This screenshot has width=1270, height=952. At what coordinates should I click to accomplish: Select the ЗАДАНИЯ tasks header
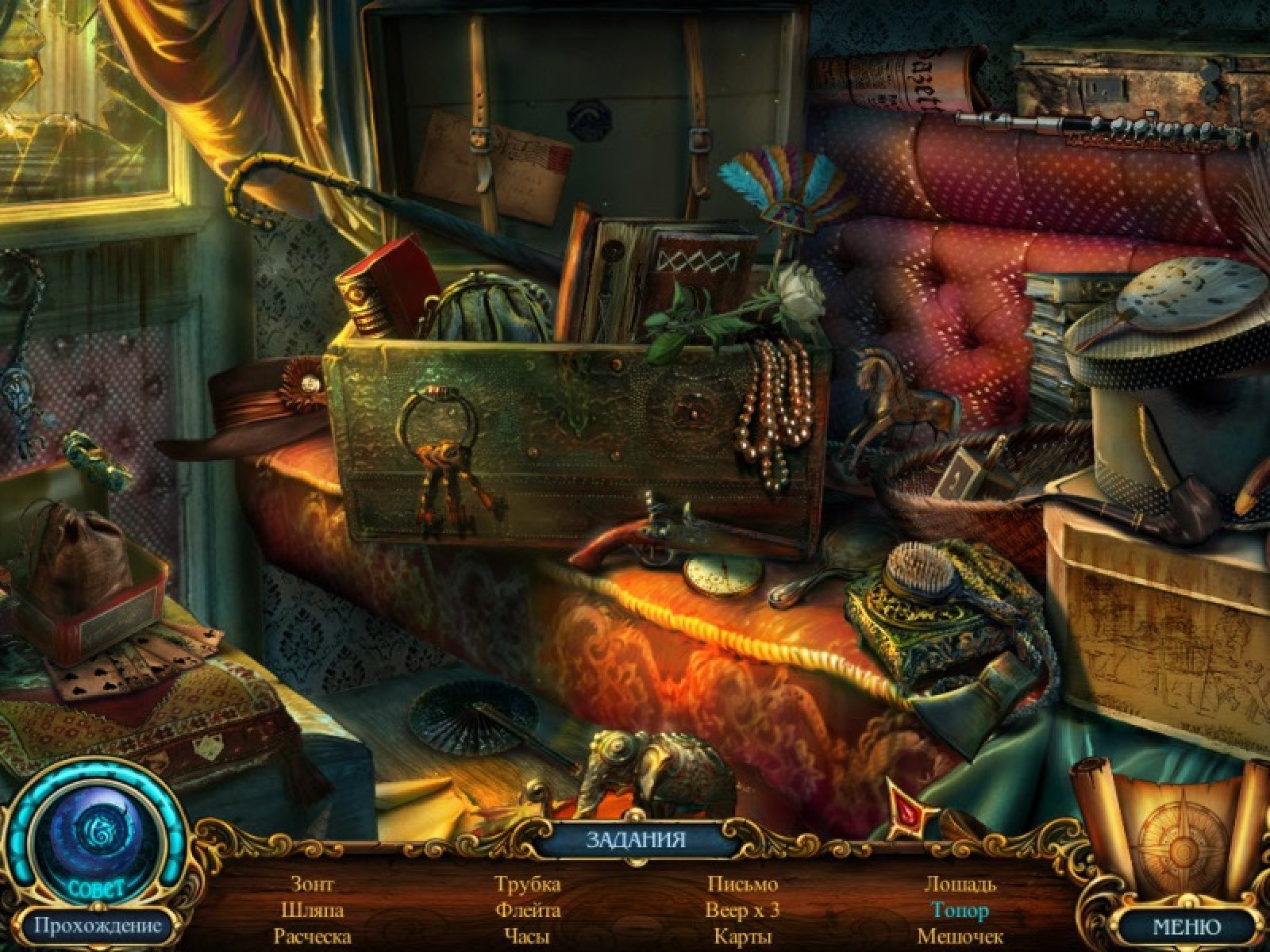point(635,840)
